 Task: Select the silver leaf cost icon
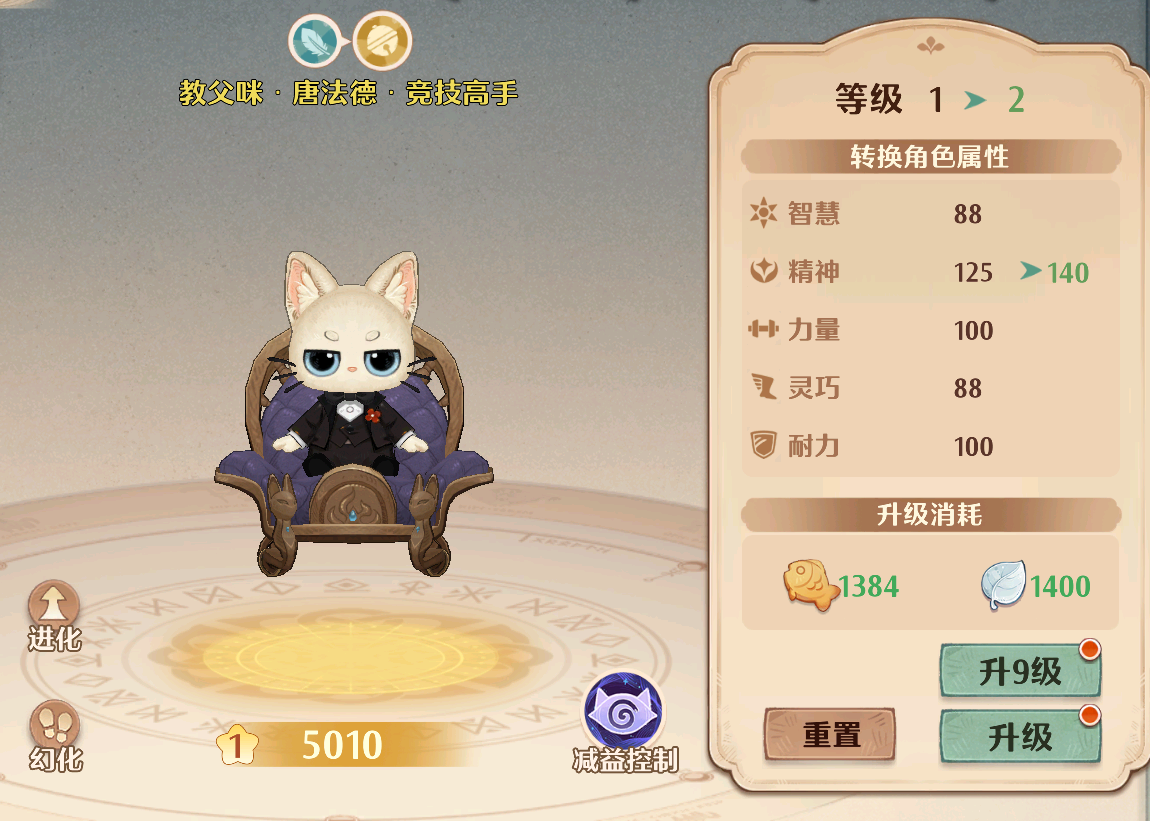[x=1002, y=585]
